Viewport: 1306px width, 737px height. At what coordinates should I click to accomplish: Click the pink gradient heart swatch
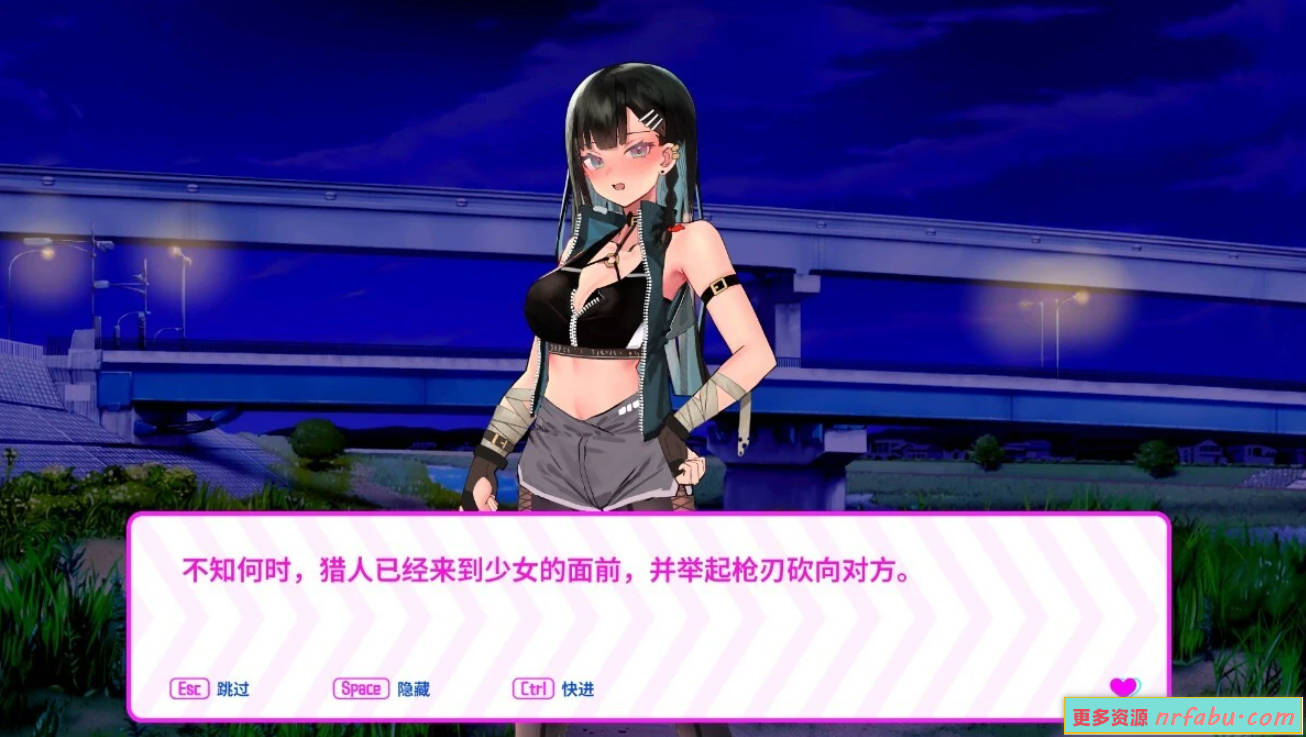click(1122, 684)
